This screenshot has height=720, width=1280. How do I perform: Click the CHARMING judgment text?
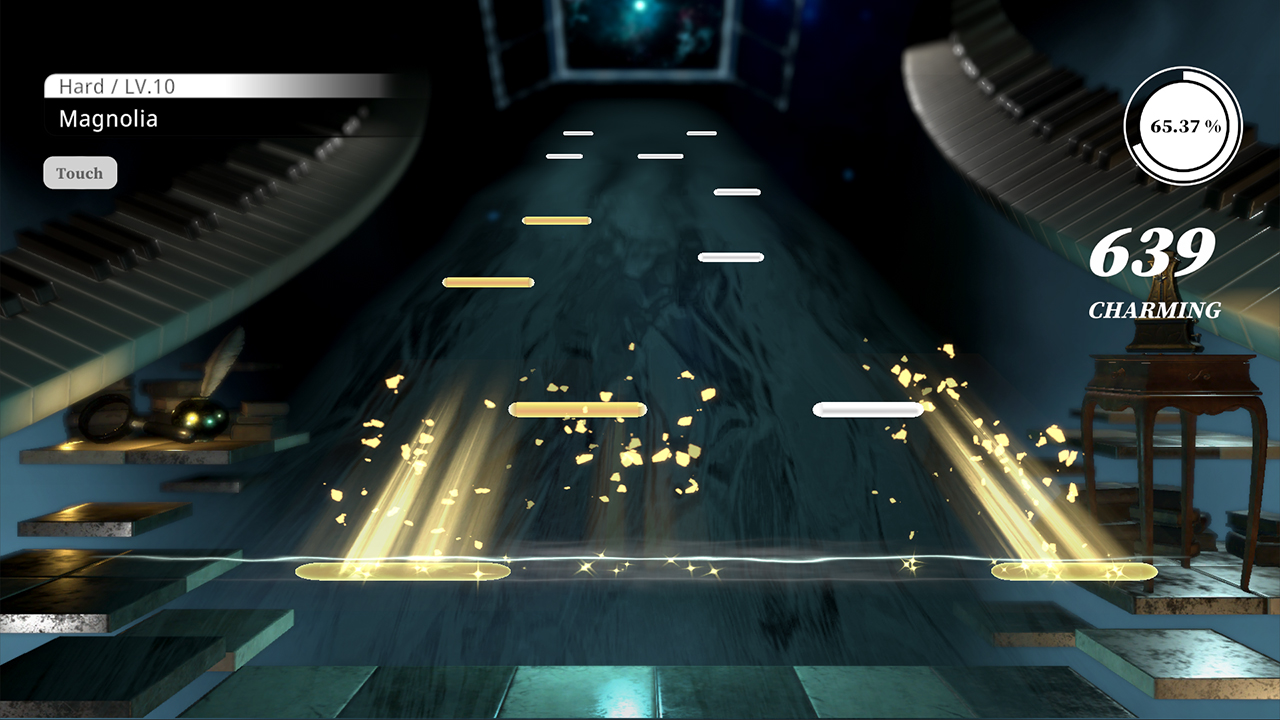tap(1156, 311)
